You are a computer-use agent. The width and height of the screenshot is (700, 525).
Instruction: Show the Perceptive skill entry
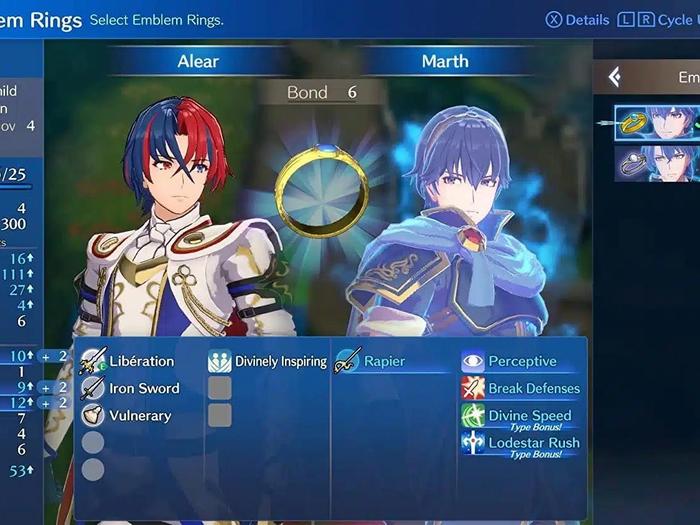tap(521, 362)
